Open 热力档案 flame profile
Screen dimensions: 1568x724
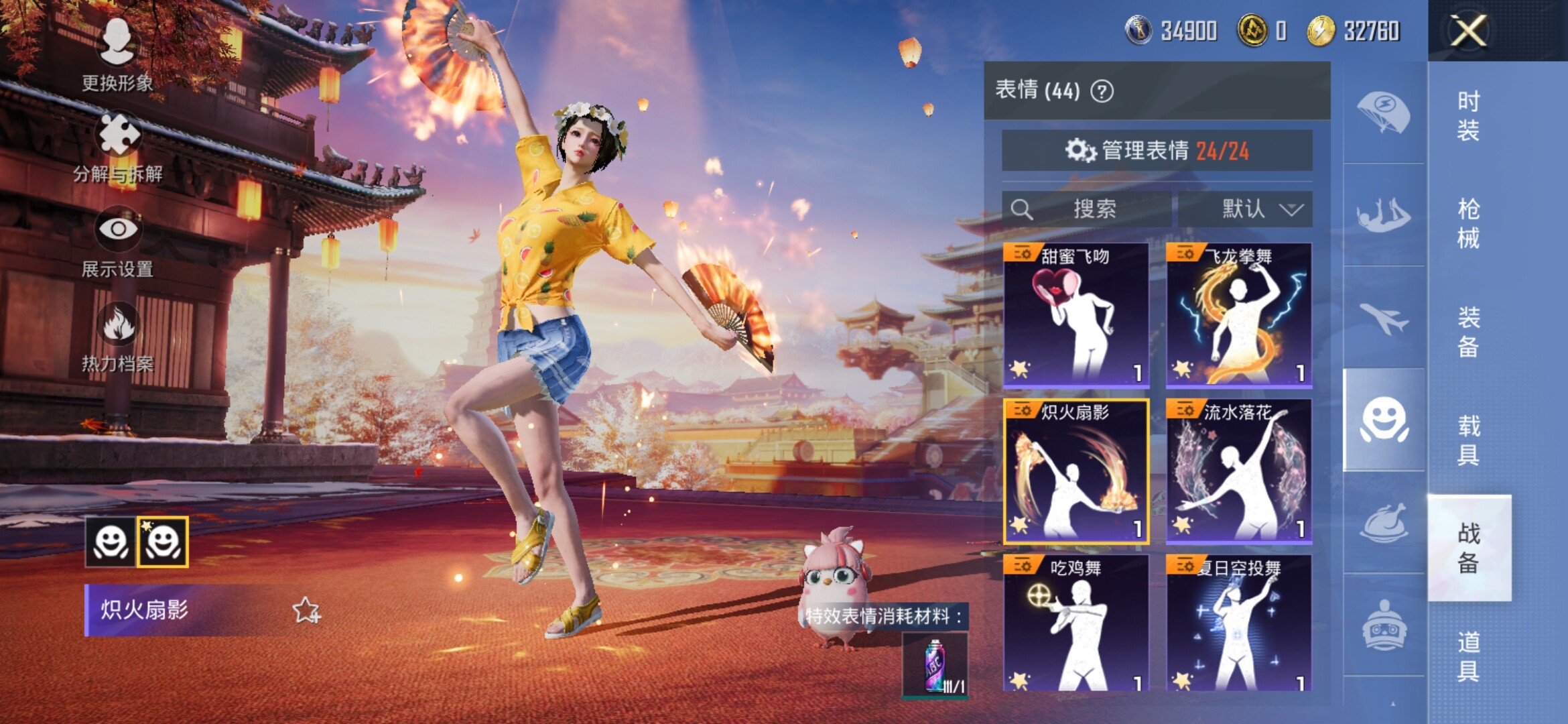118,337
